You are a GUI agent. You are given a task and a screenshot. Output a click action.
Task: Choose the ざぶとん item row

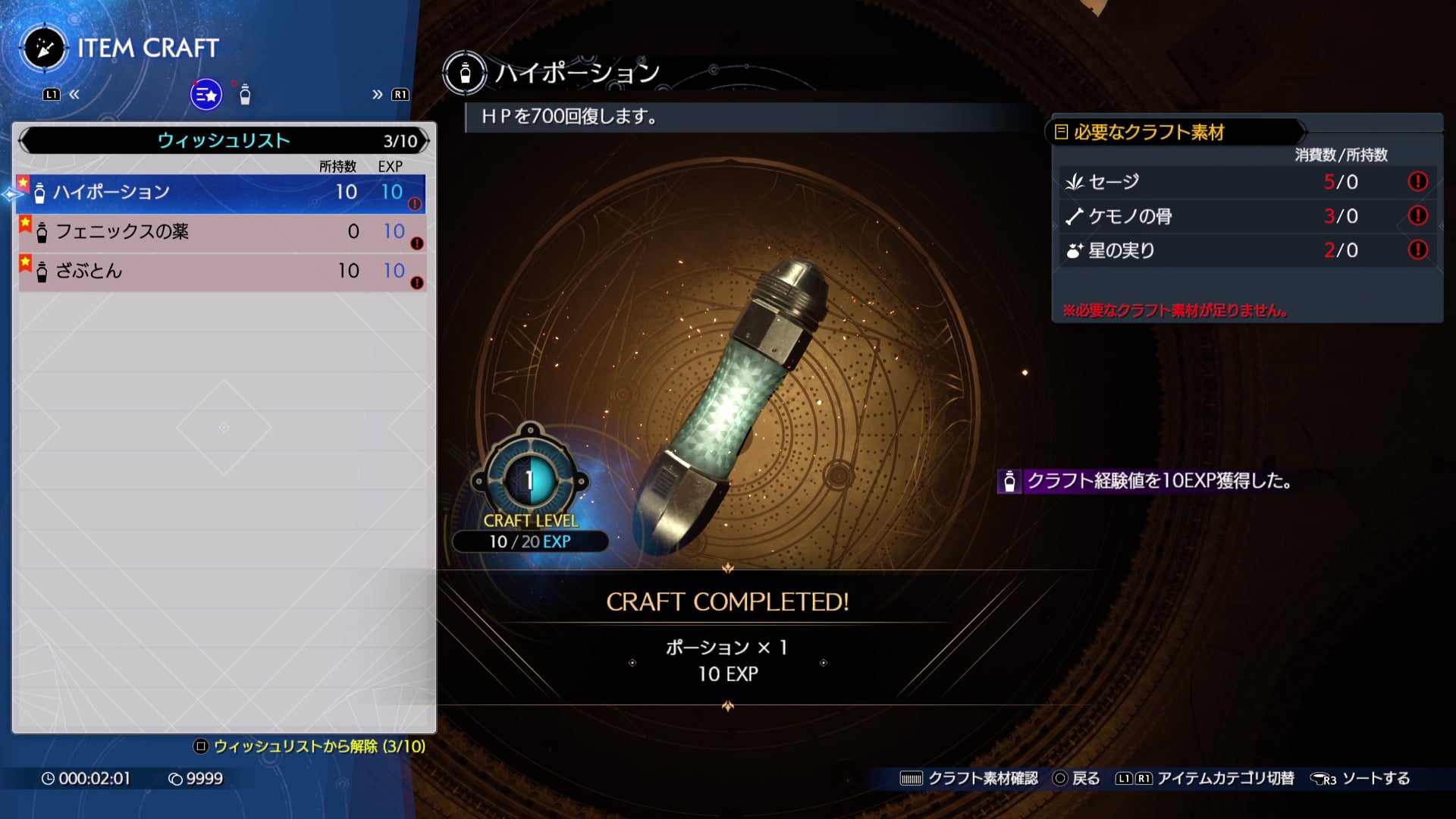[x=220, y=271]
